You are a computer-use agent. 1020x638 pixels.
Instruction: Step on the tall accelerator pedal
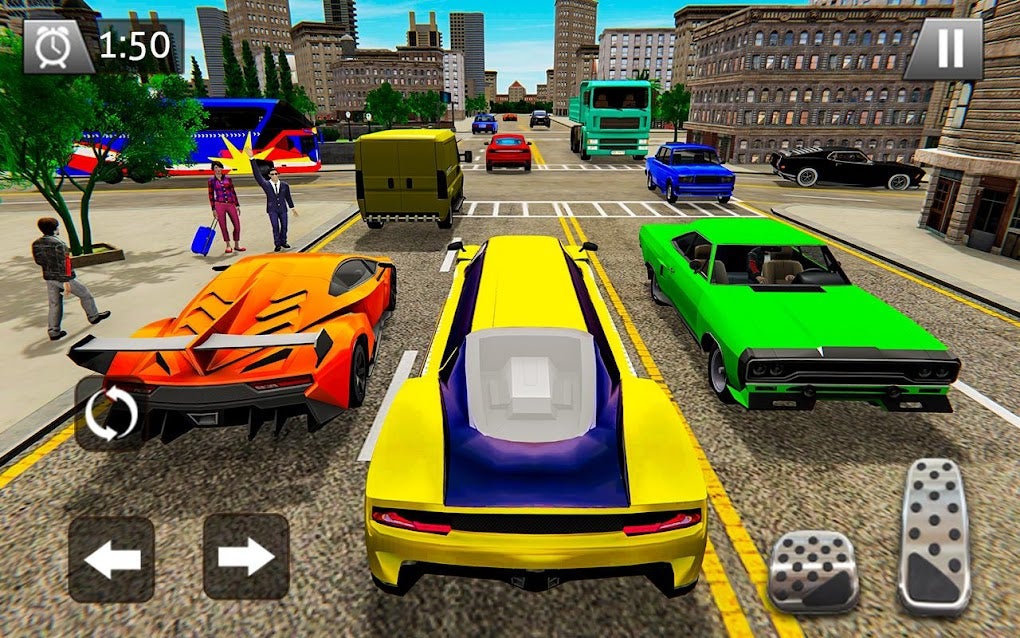pos(934,535)
